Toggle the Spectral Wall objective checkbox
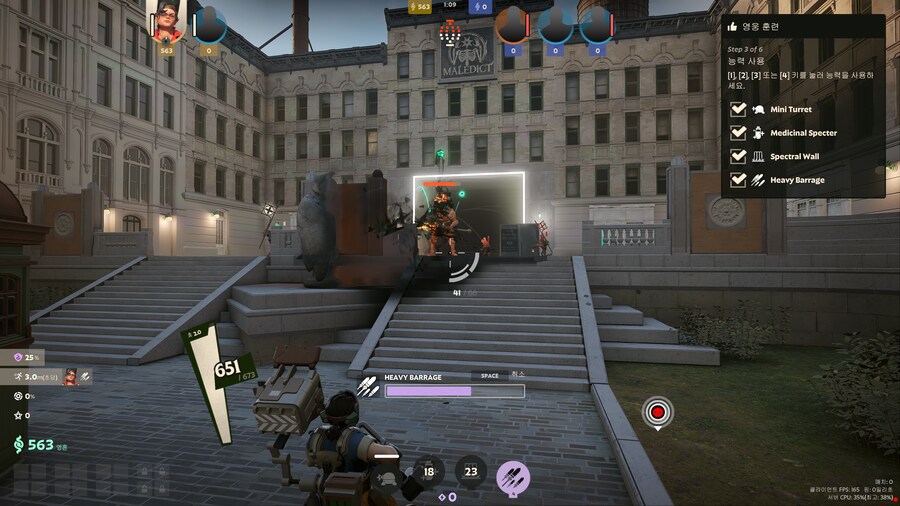This screenshot has height=506, width=900. (738, 157)
